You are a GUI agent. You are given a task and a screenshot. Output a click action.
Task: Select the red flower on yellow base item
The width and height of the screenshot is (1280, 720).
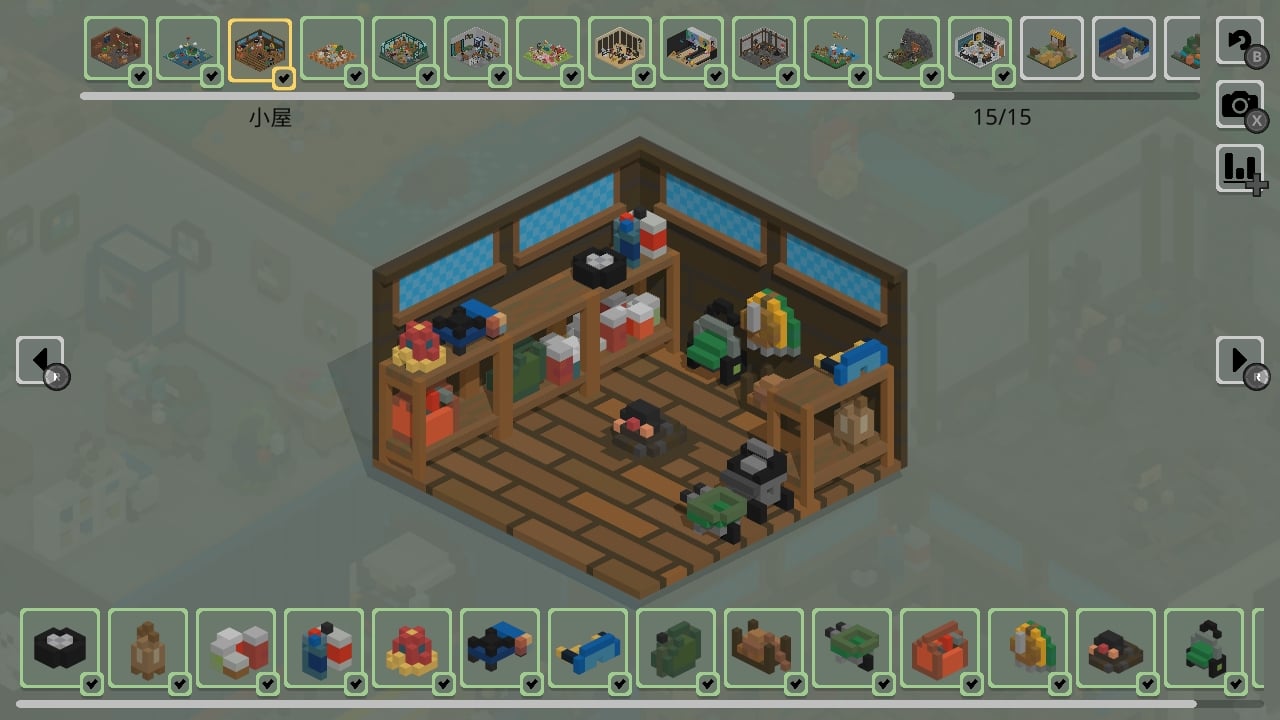412,648
